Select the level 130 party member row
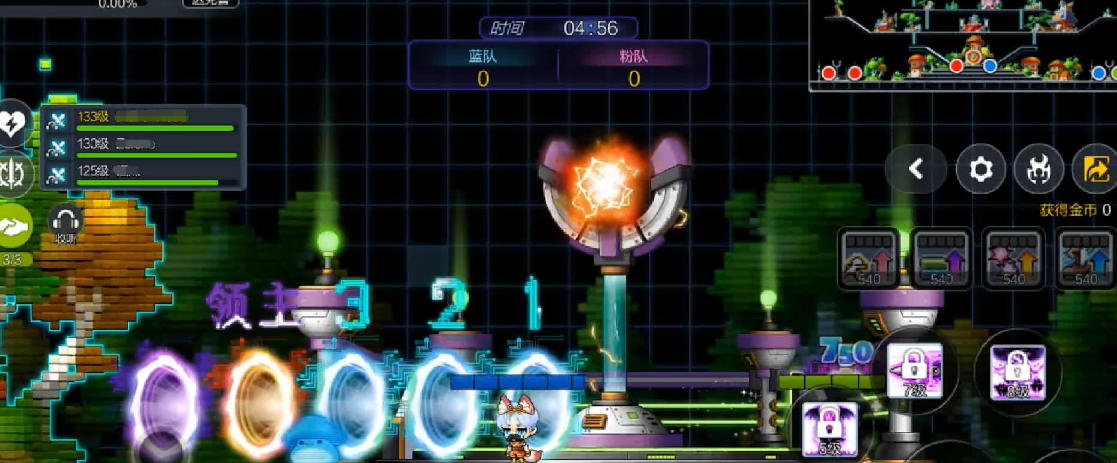The width and height of the screenshot is (1117, 463). click(142, 147)
